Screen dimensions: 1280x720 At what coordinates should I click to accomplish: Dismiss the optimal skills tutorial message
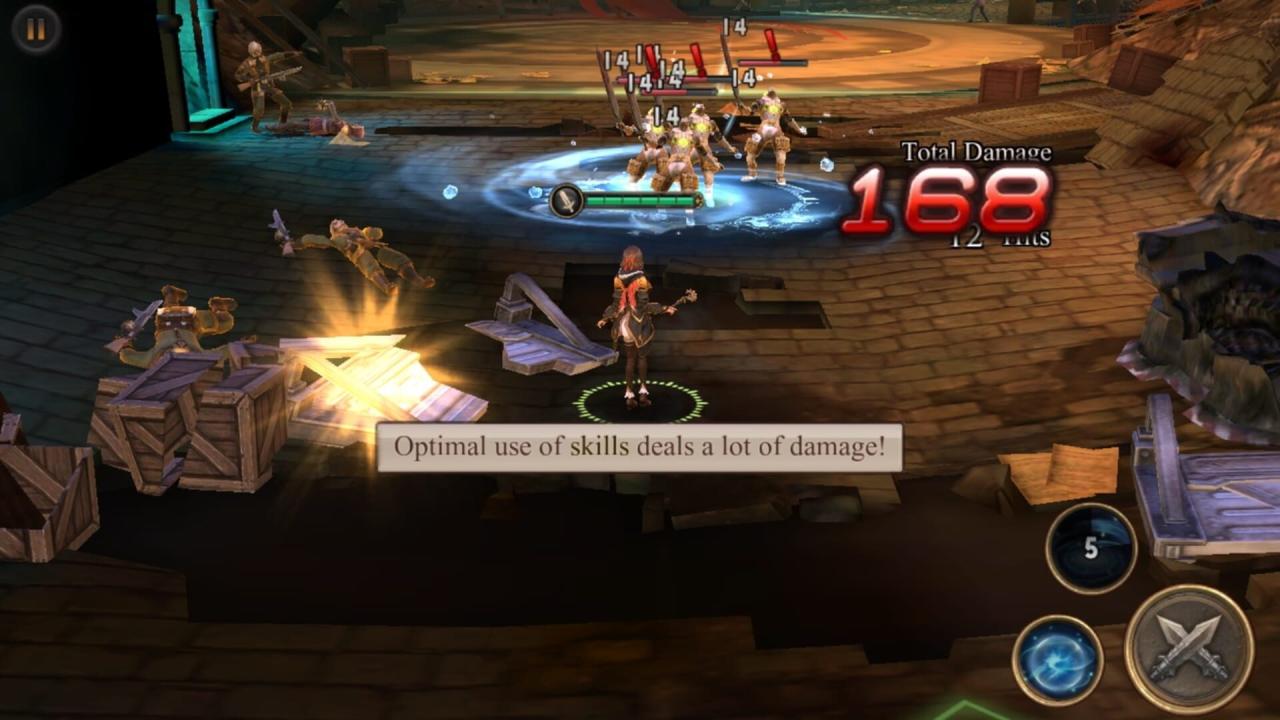tap(639, 447)
